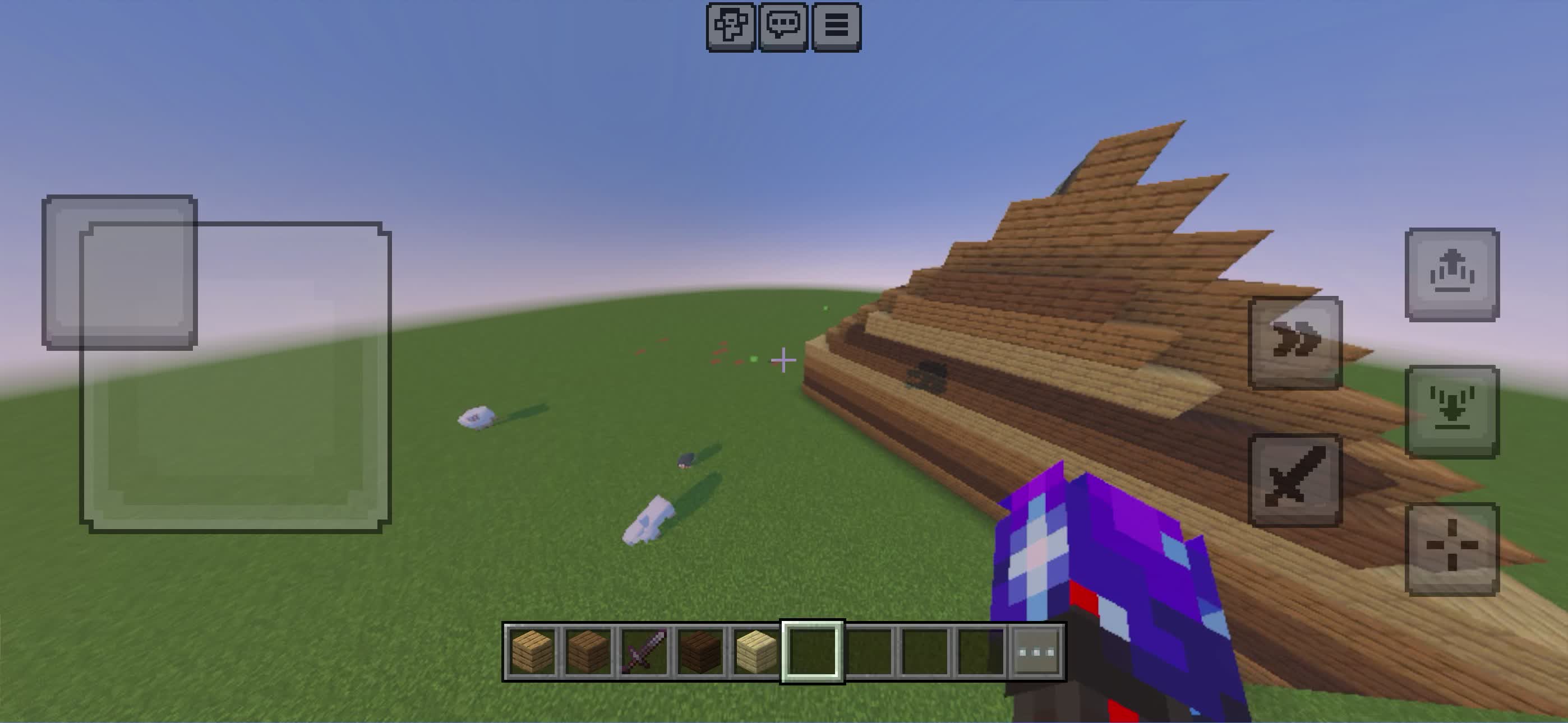Image resolution: width=1568 pixels, height=723 pixels.
Task: Tap the large movement joystick pad
Action: coord(236,377)
